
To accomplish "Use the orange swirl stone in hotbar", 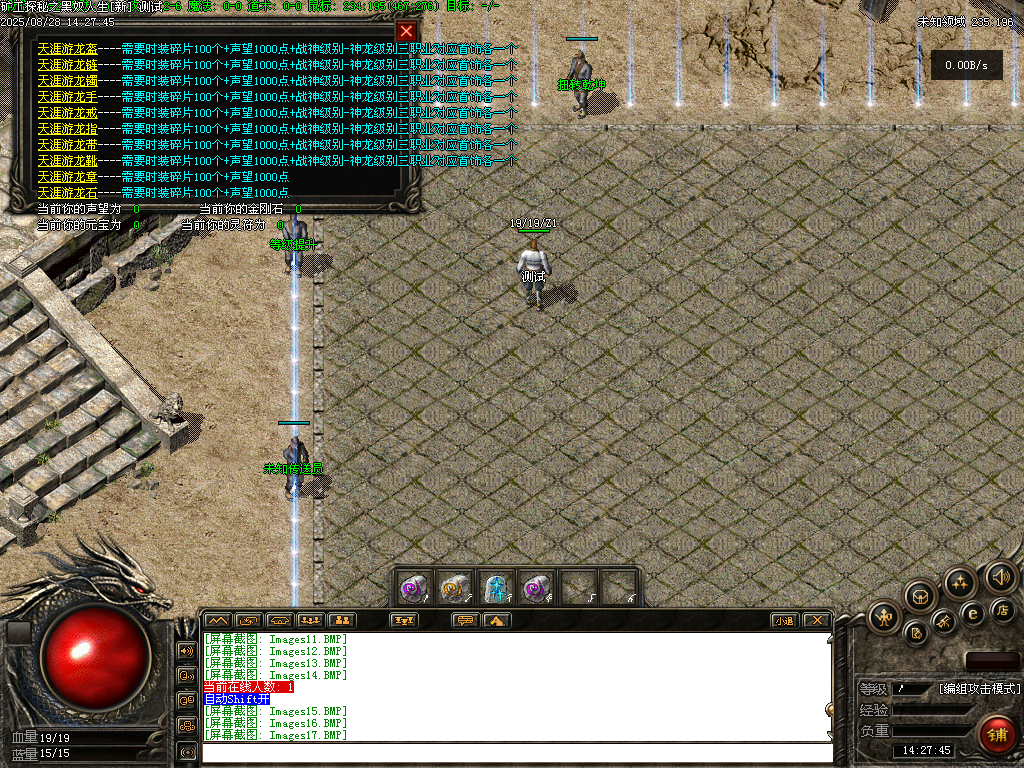I will [x=456, y=588].
